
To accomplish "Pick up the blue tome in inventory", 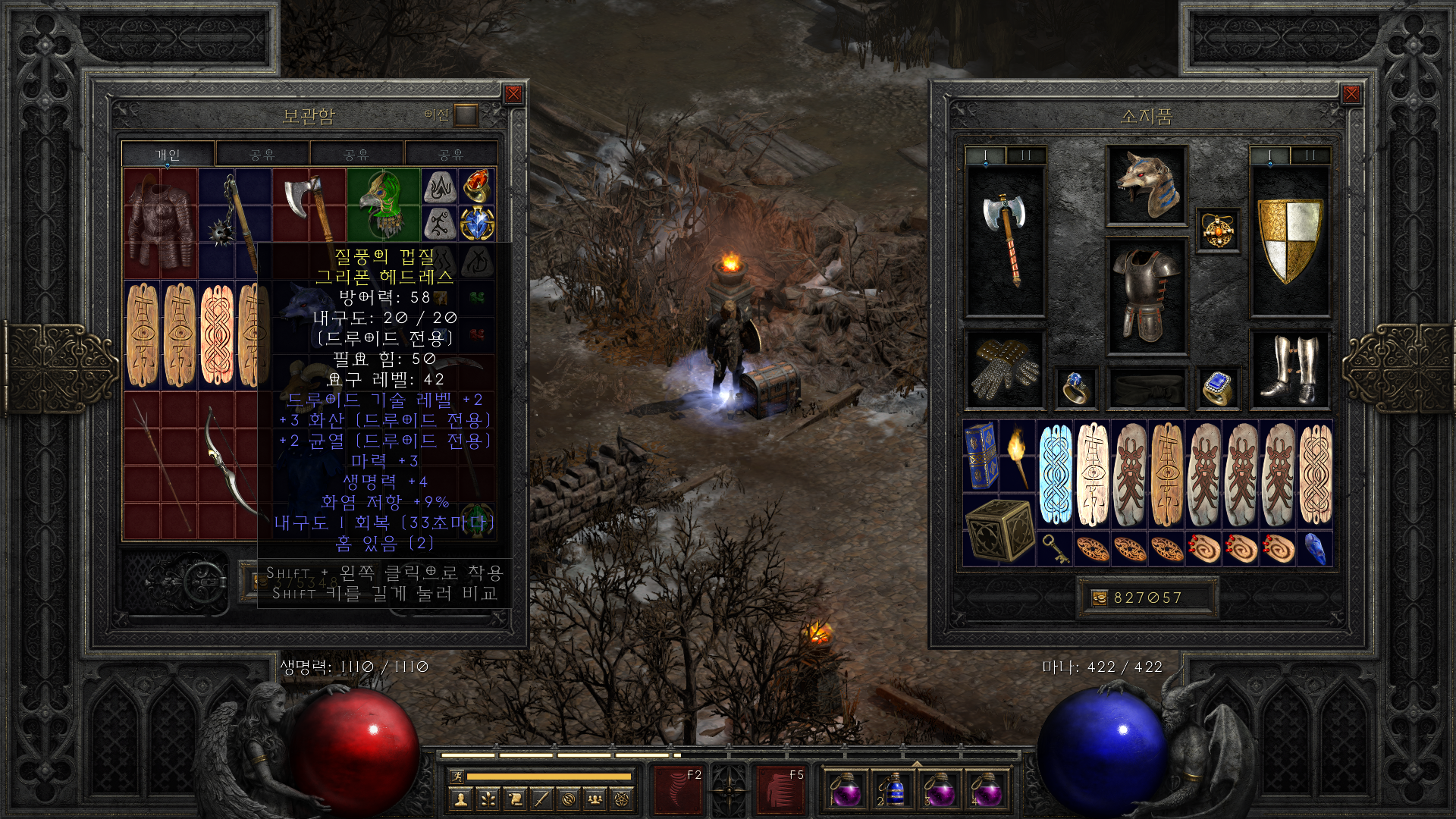I will [x=981, y=455].
